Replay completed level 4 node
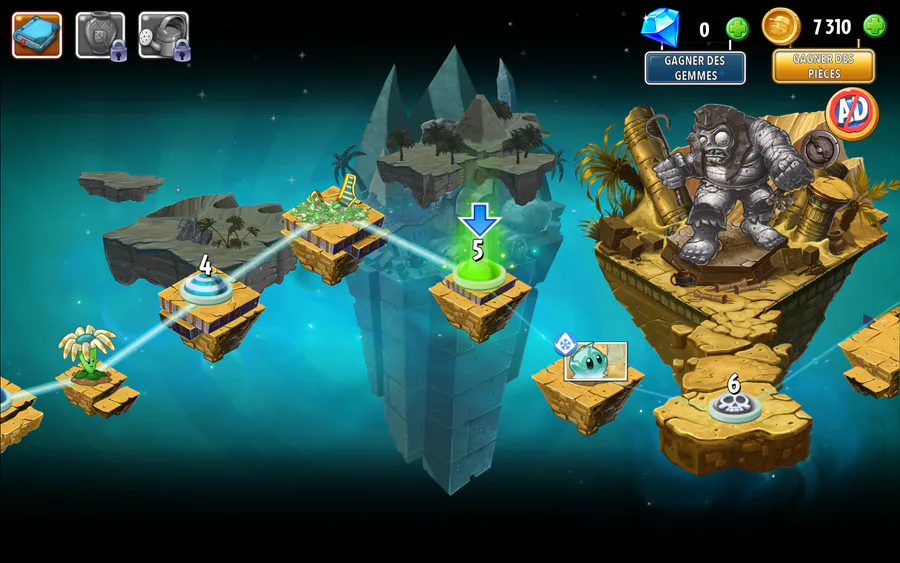Image resolution: width=900 pixels, height=563 pixels. click(205, 289)
